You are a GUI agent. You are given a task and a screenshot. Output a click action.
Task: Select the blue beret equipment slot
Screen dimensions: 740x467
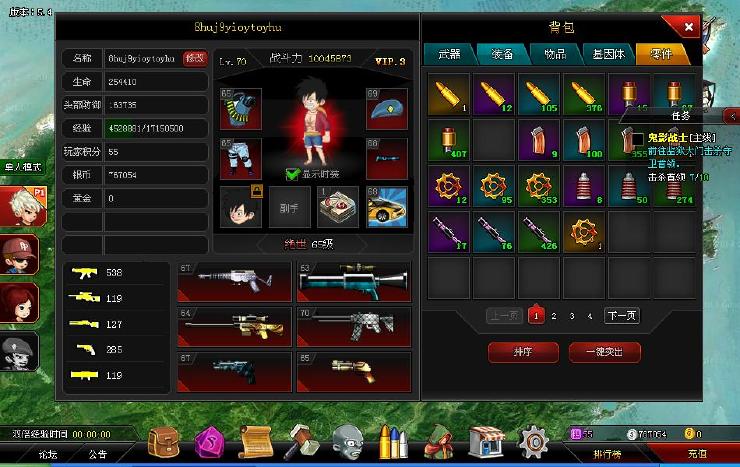(387, 109)
